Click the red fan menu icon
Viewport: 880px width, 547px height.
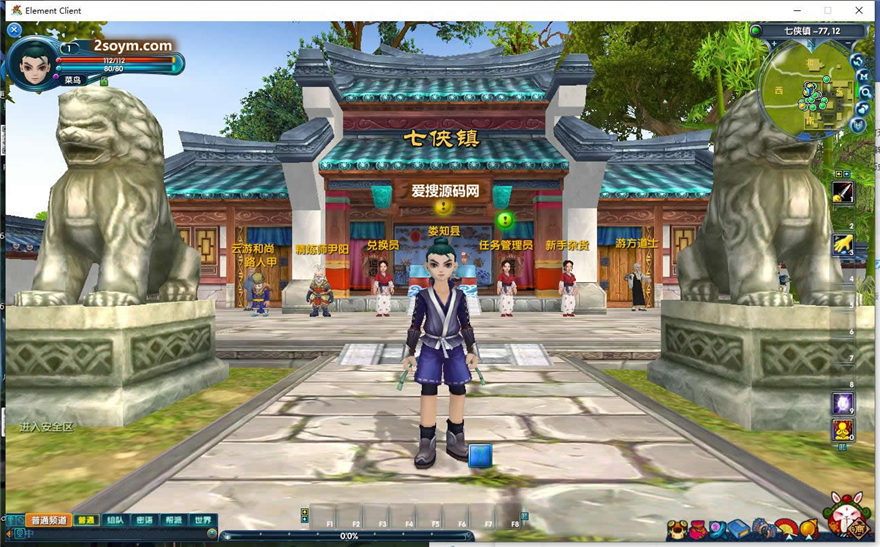click(x=787, y=529)
